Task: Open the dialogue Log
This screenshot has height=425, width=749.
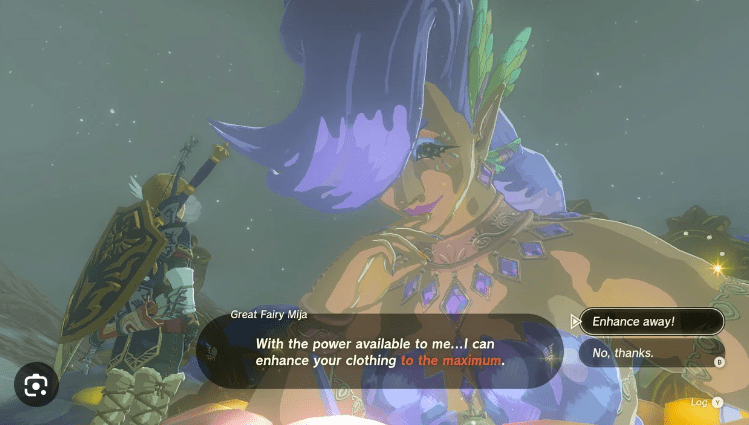Action: pos(706,402)
